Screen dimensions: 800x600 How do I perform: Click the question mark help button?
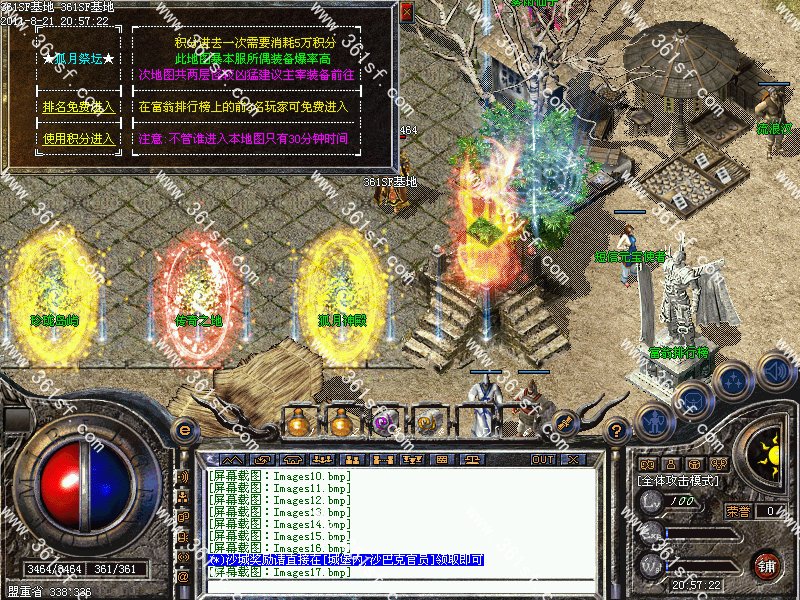point(618,430)
